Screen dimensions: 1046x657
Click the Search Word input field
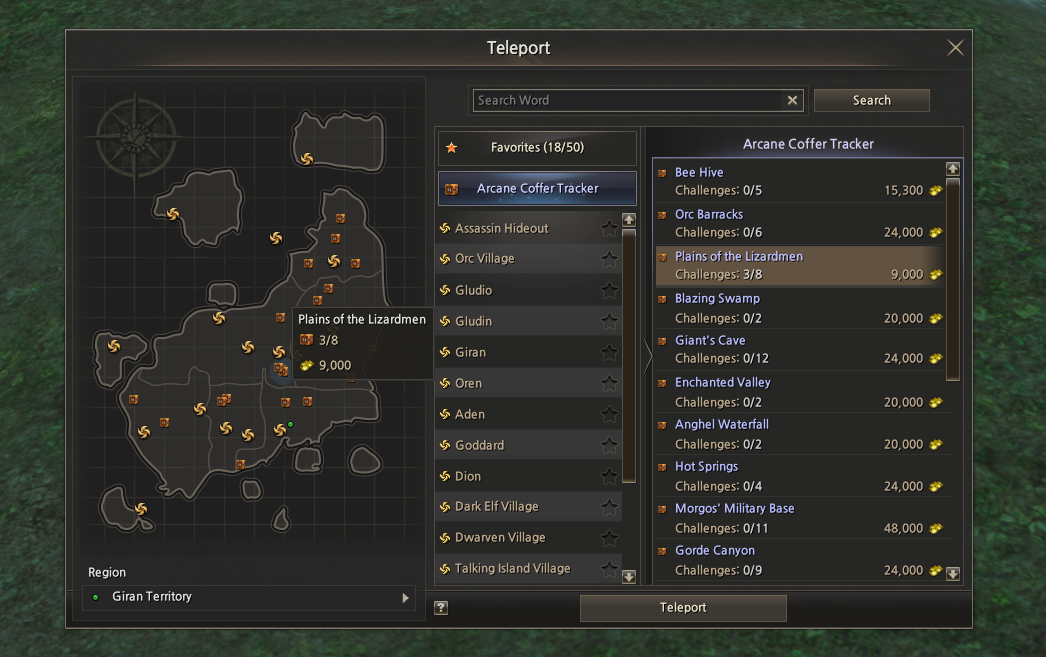tap(625, 100)
